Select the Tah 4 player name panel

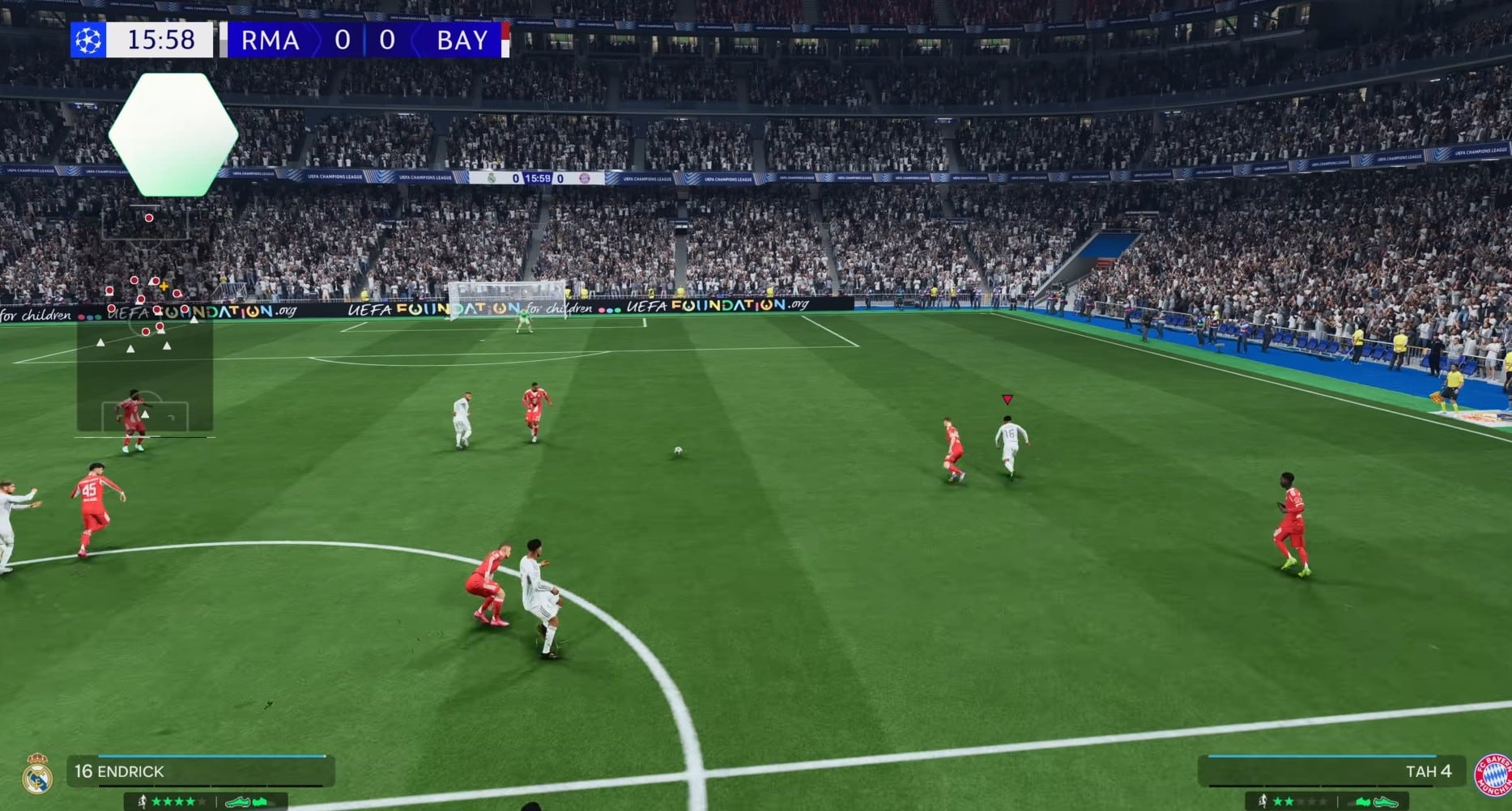coord(1331,771)
